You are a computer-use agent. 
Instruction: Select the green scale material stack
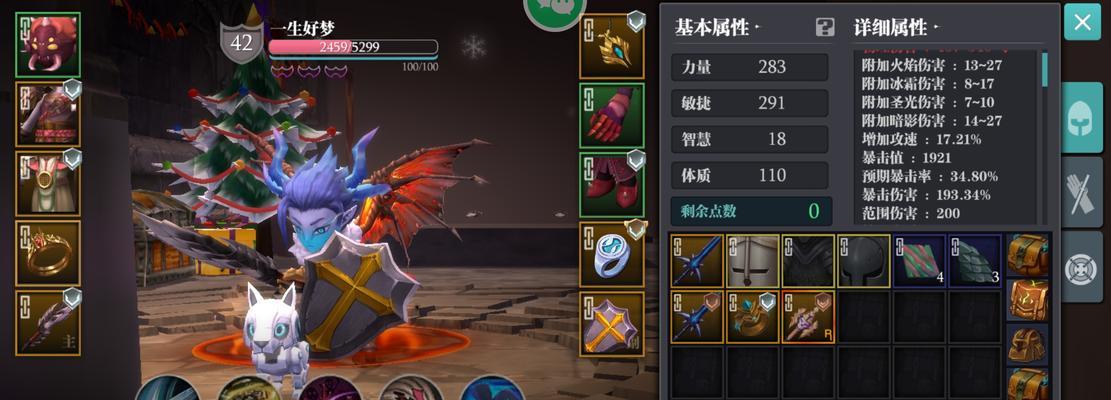click(x=975, y=261)
